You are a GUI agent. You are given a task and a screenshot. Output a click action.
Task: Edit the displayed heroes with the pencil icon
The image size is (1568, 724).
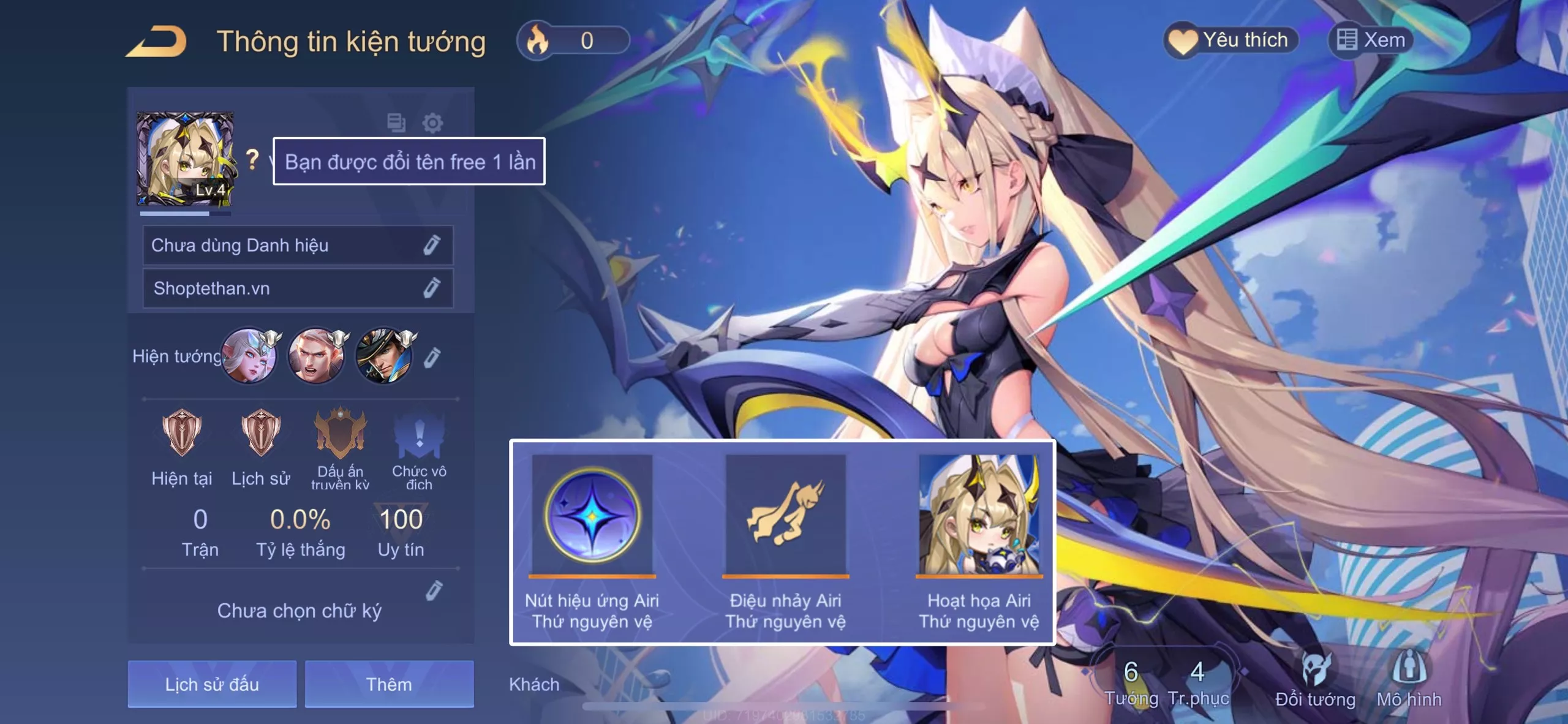[432, 357]
